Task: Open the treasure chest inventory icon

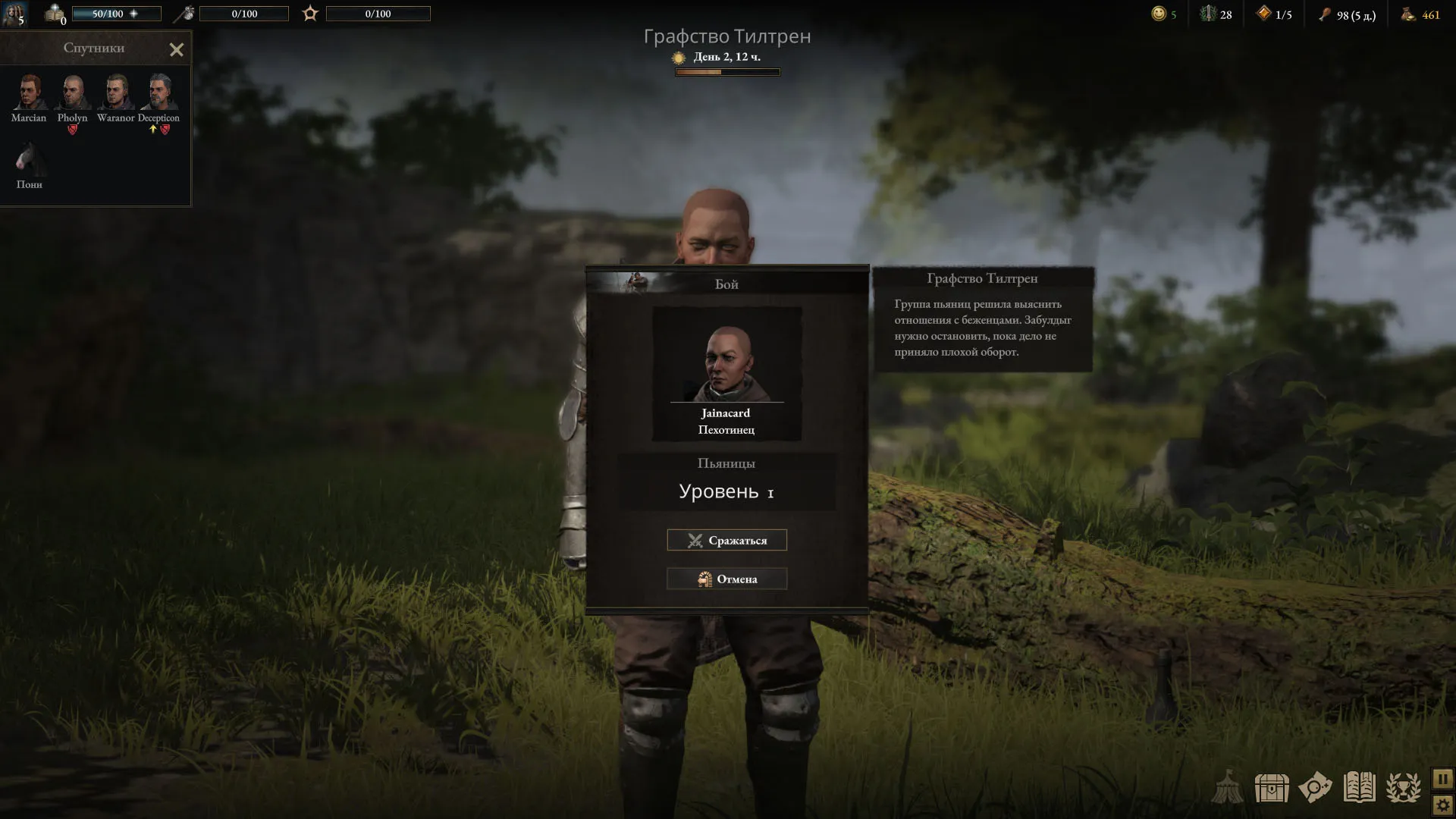Action: click(1272, 788)
